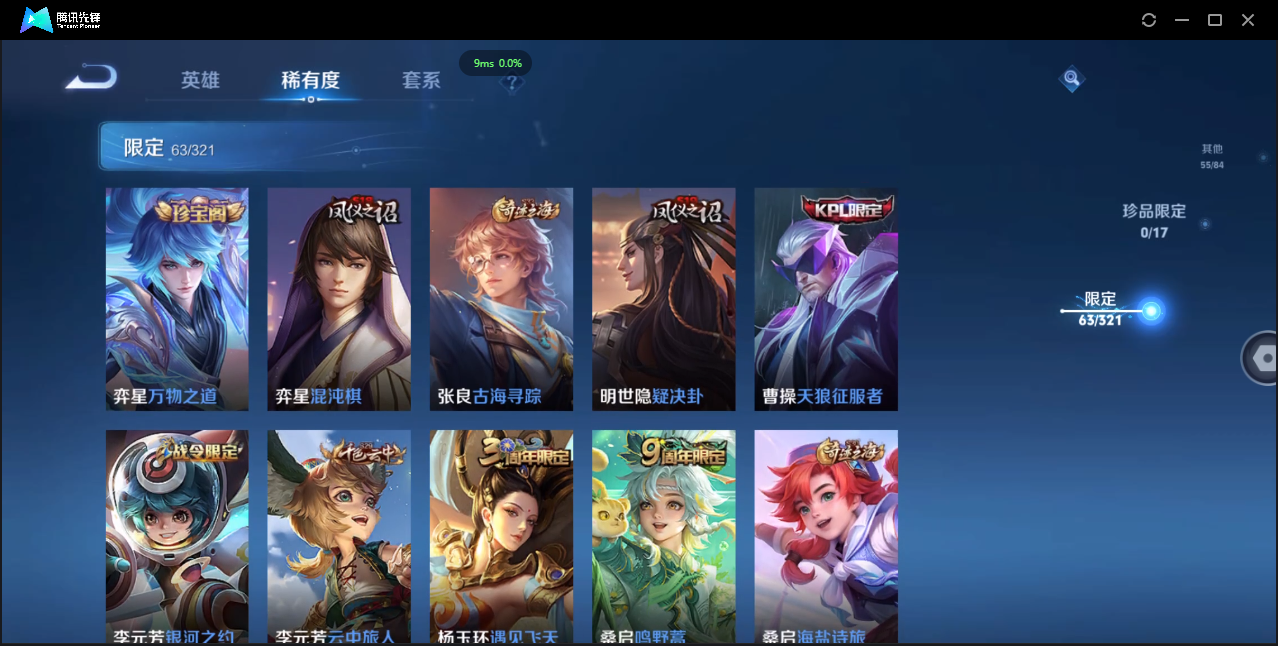
Task: Go back with the arrow button
Action: click(x=92, y=77)
